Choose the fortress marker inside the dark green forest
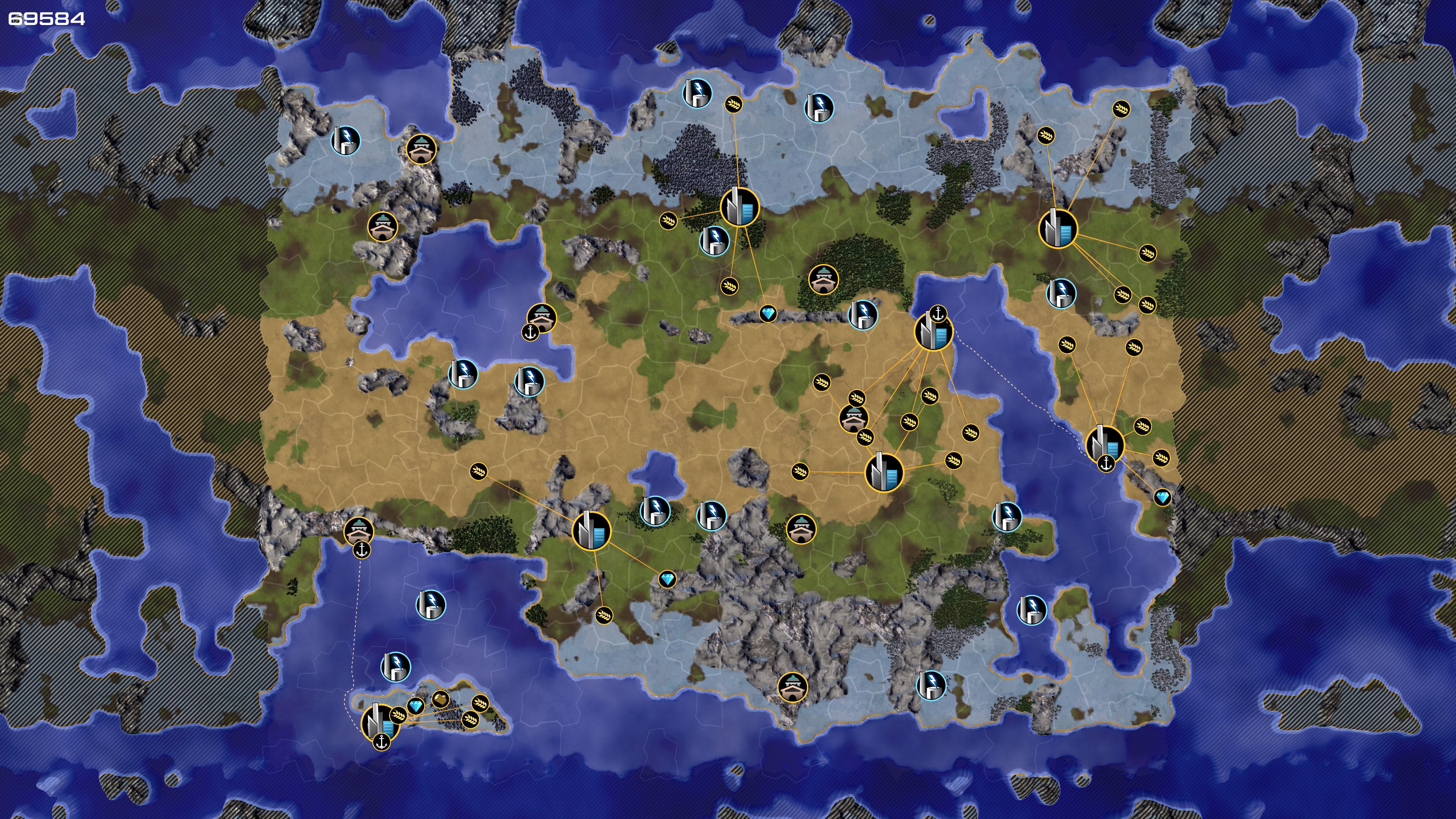Image resolution: width=1456 pixels, height=819 pixels. click(823, 279)
